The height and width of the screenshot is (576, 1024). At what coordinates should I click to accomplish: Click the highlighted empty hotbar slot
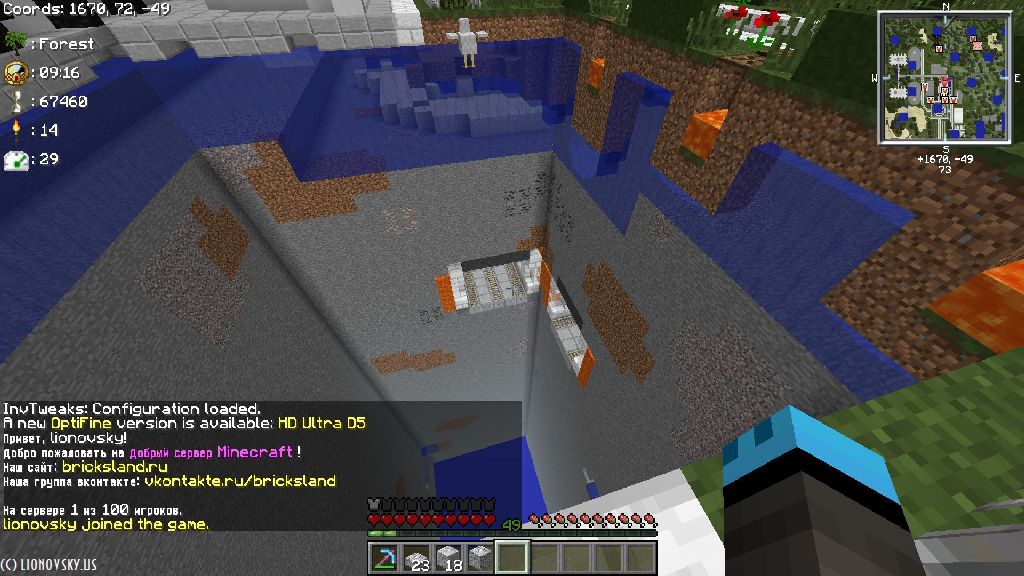click(511, 558)
